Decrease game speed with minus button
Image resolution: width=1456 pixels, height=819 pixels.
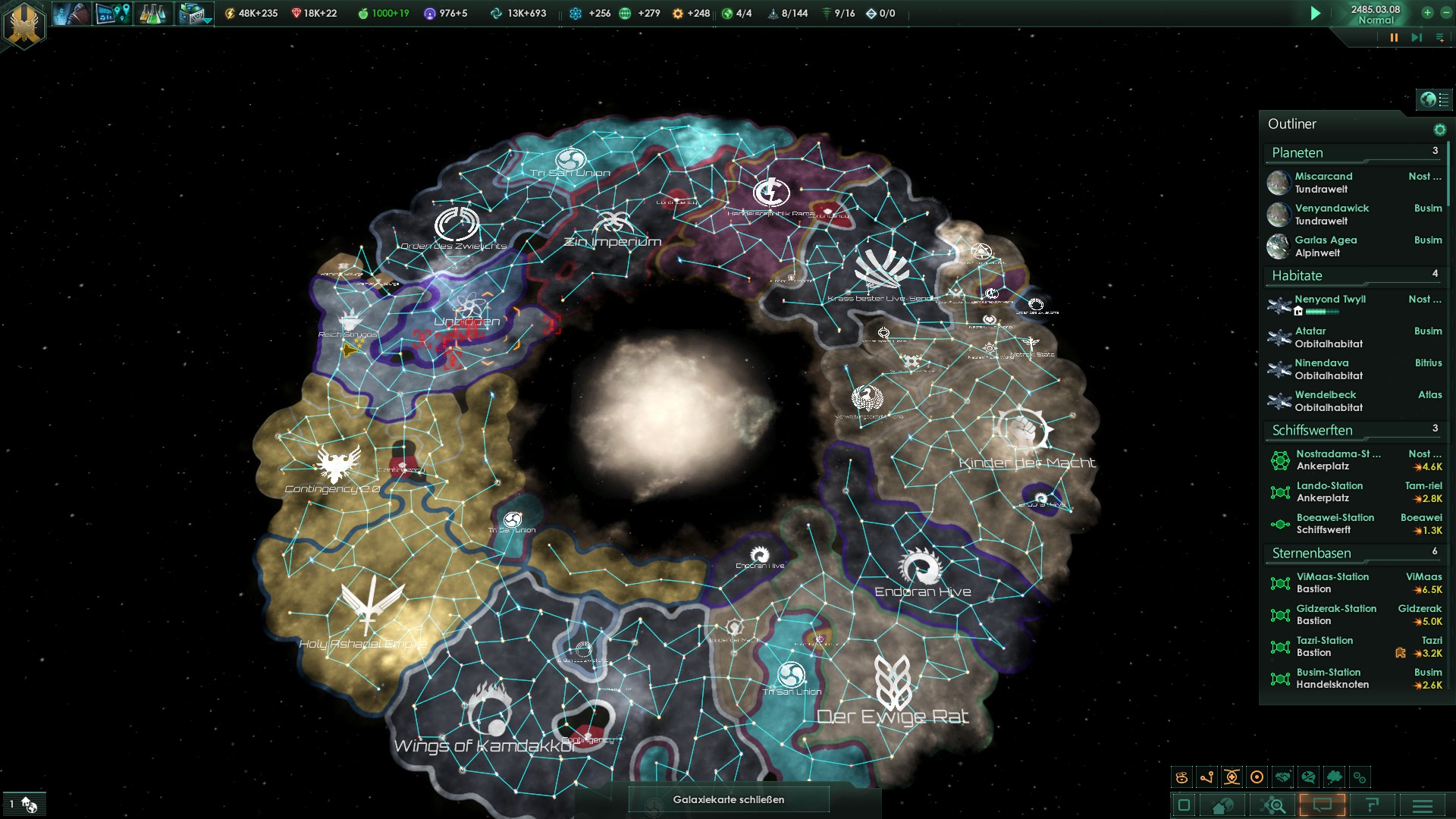(1445, 13)
